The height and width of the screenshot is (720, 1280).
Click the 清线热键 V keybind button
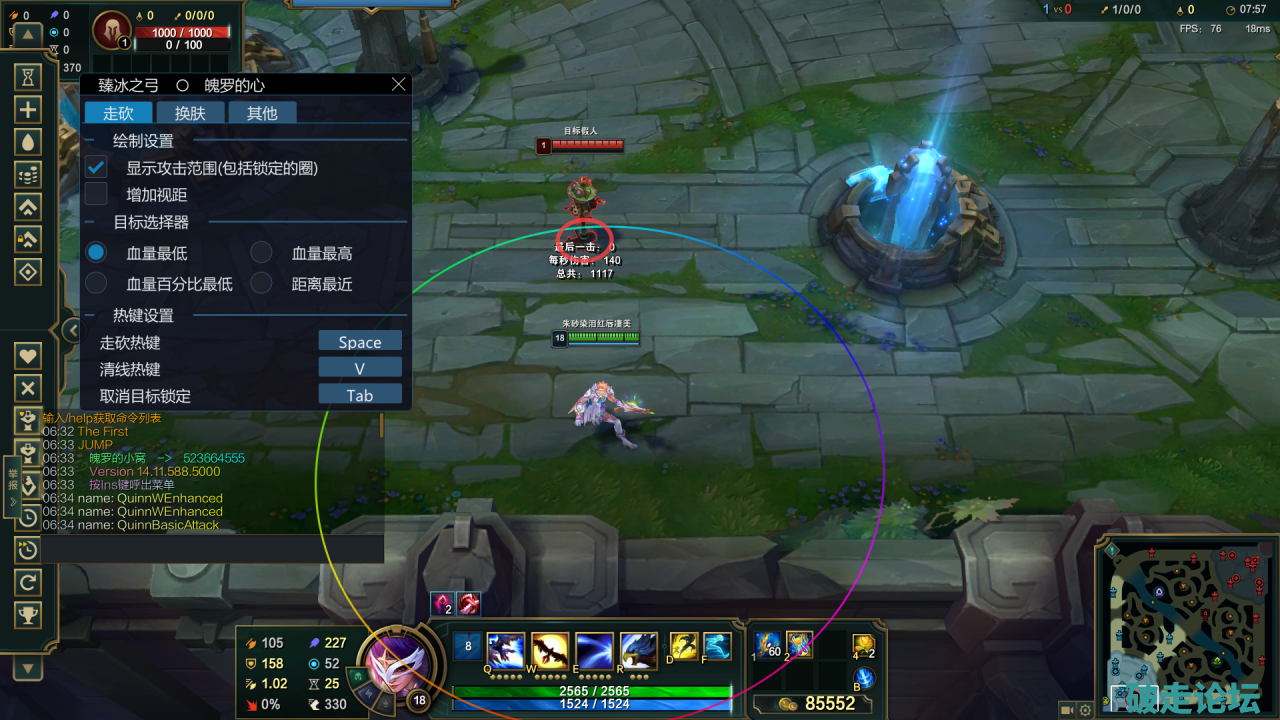[360, 368]
